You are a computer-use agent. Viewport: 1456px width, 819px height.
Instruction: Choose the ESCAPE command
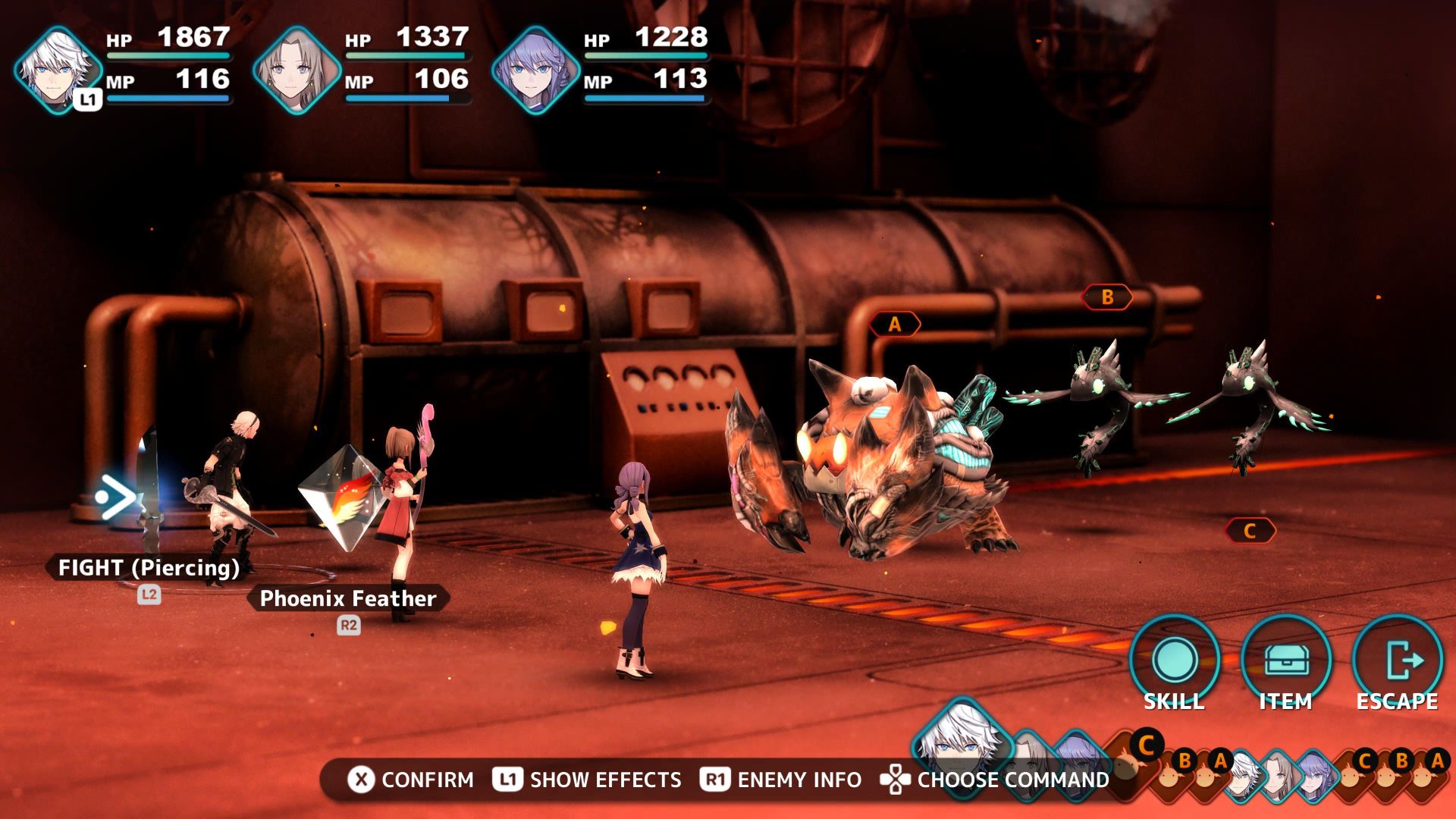tap(1397, 661)
